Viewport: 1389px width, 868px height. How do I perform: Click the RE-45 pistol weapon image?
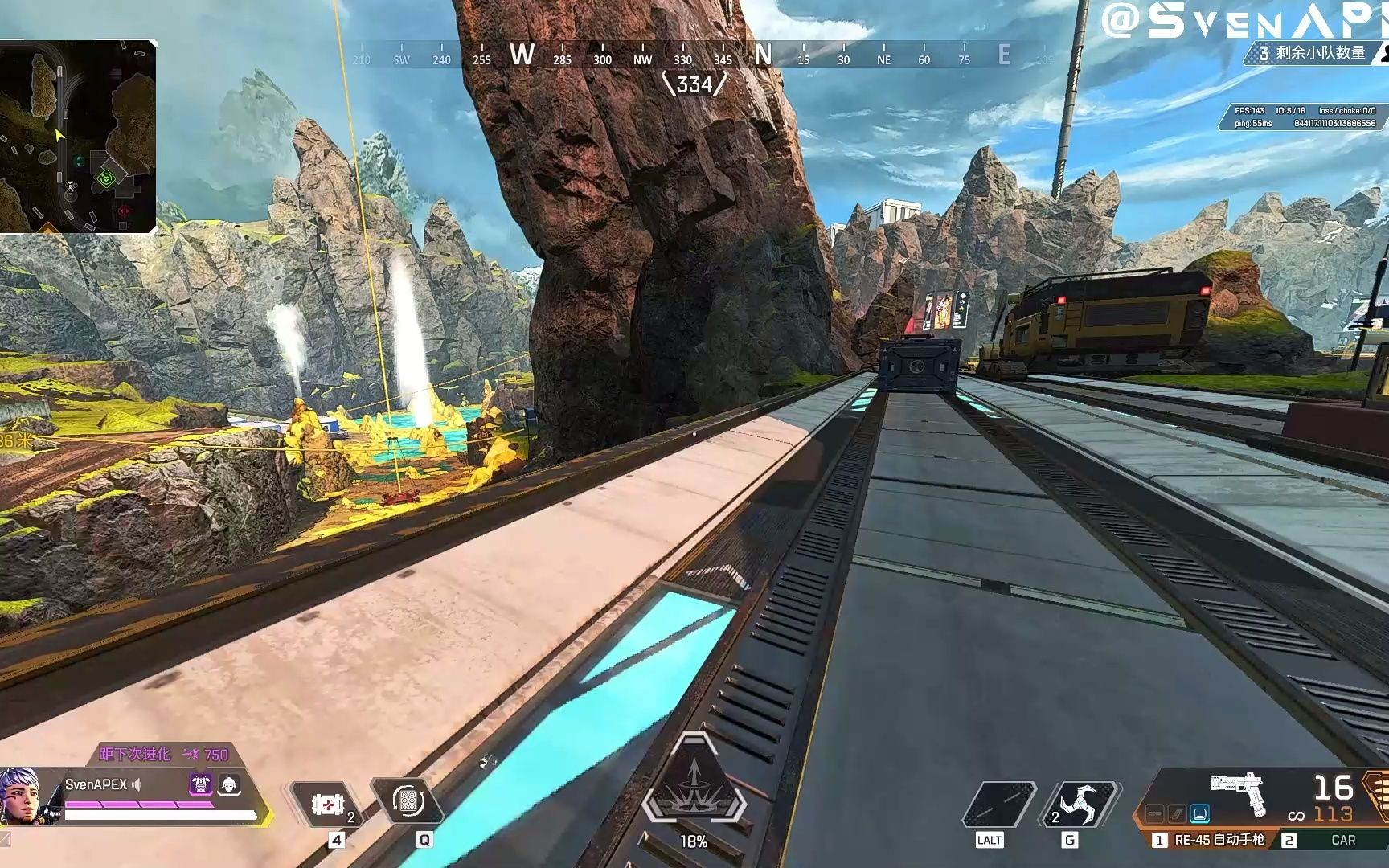point(1239,792)
